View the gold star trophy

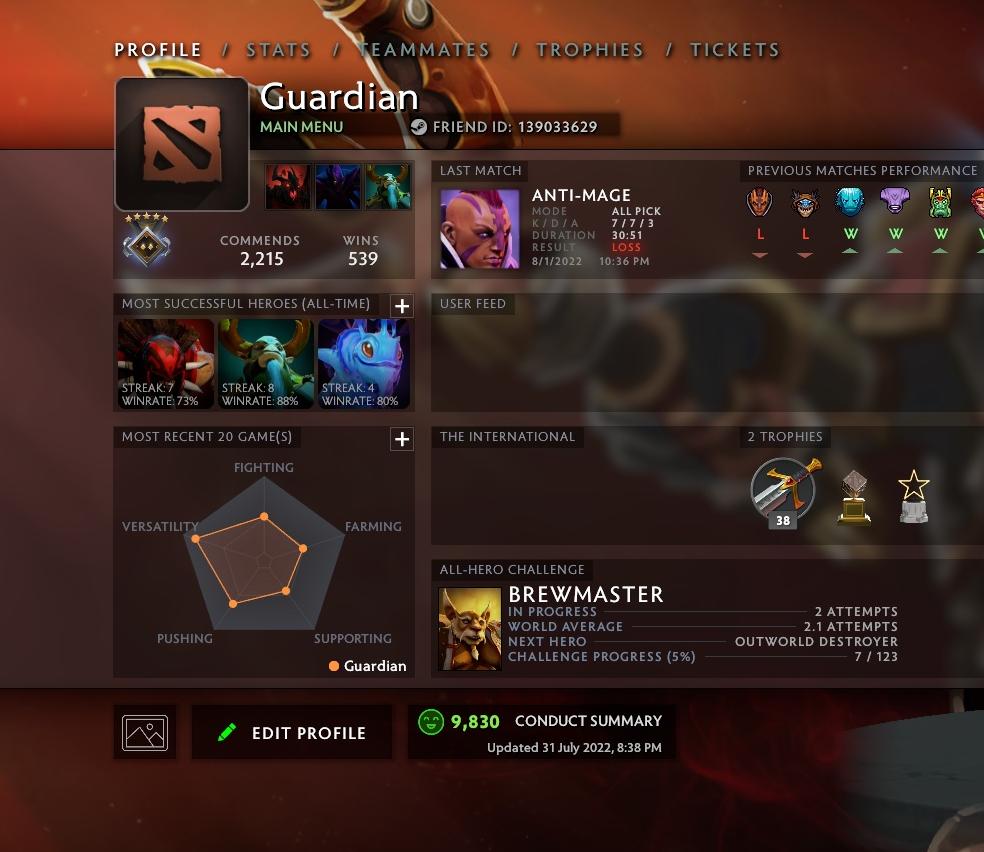pos(913,497)
